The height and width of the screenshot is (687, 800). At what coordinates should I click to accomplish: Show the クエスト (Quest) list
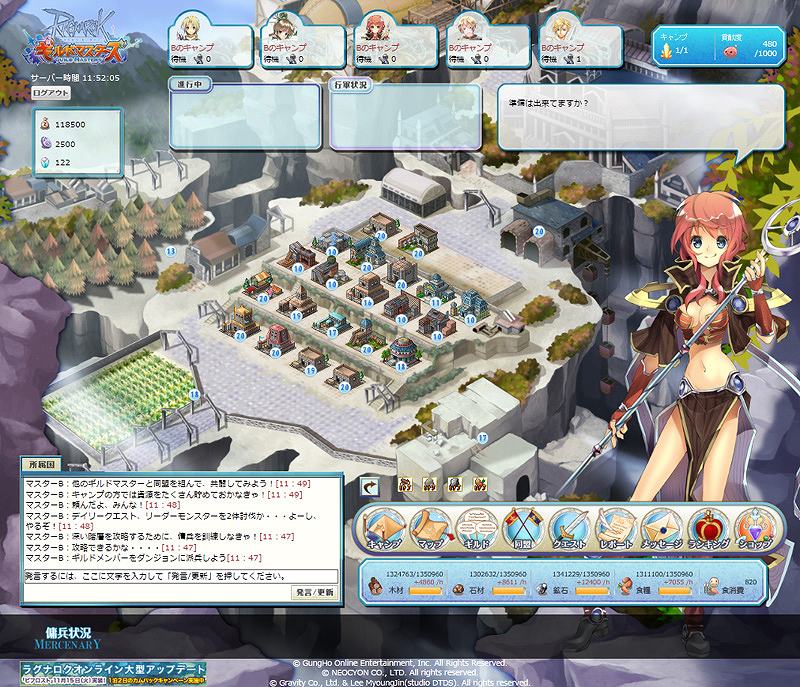tap(569, 529)
